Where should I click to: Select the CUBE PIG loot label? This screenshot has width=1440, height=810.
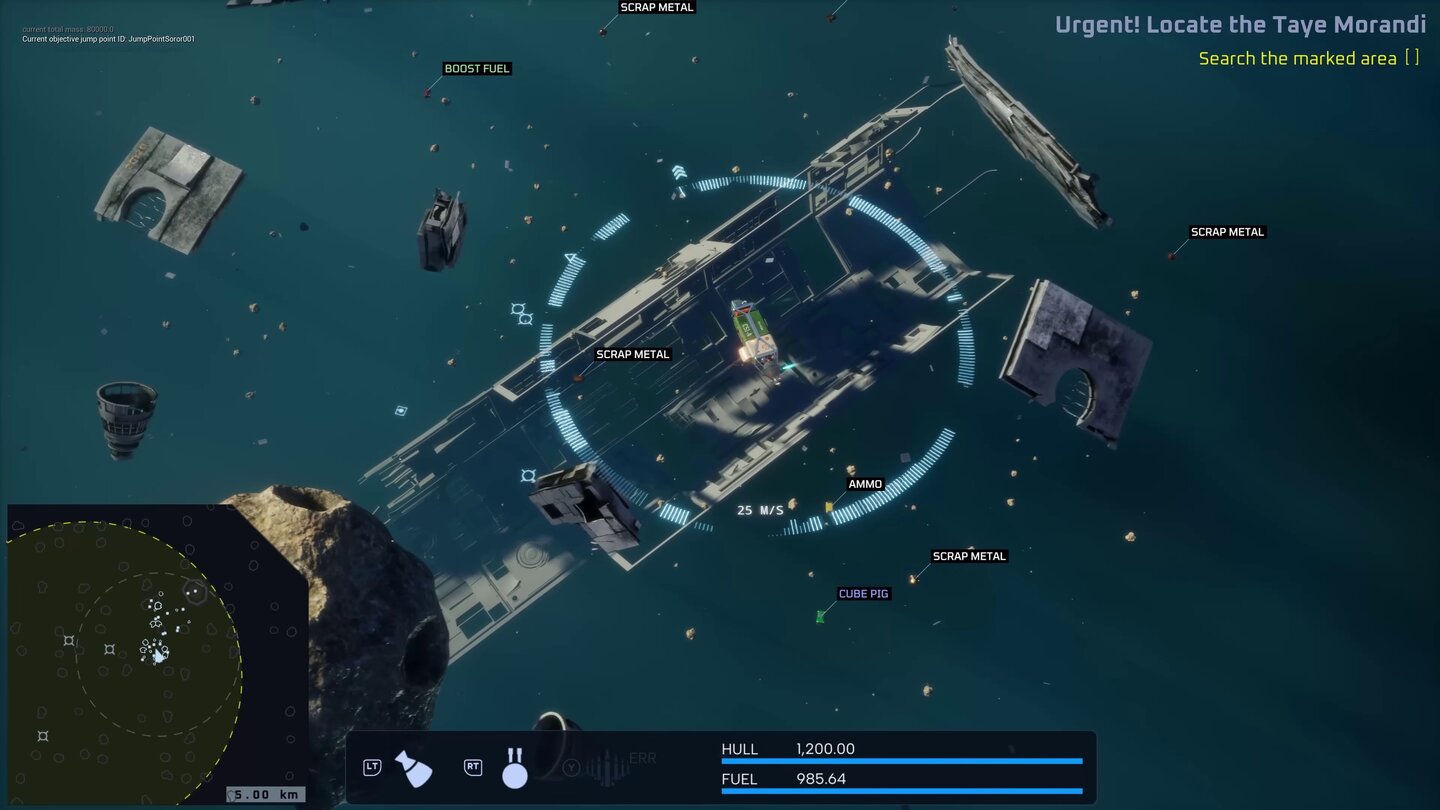coord(863,594)
